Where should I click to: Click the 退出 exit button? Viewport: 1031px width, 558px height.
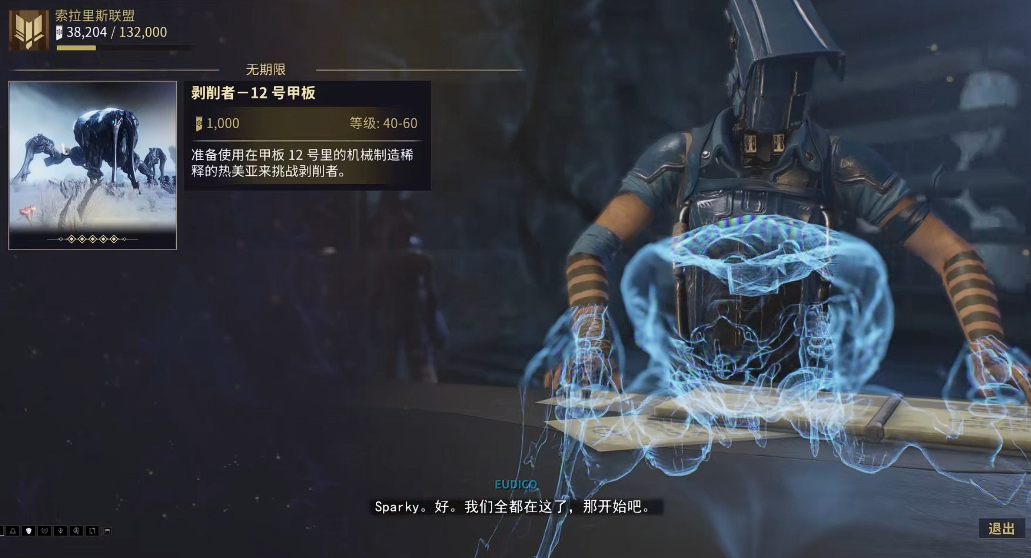(1001, 529)
